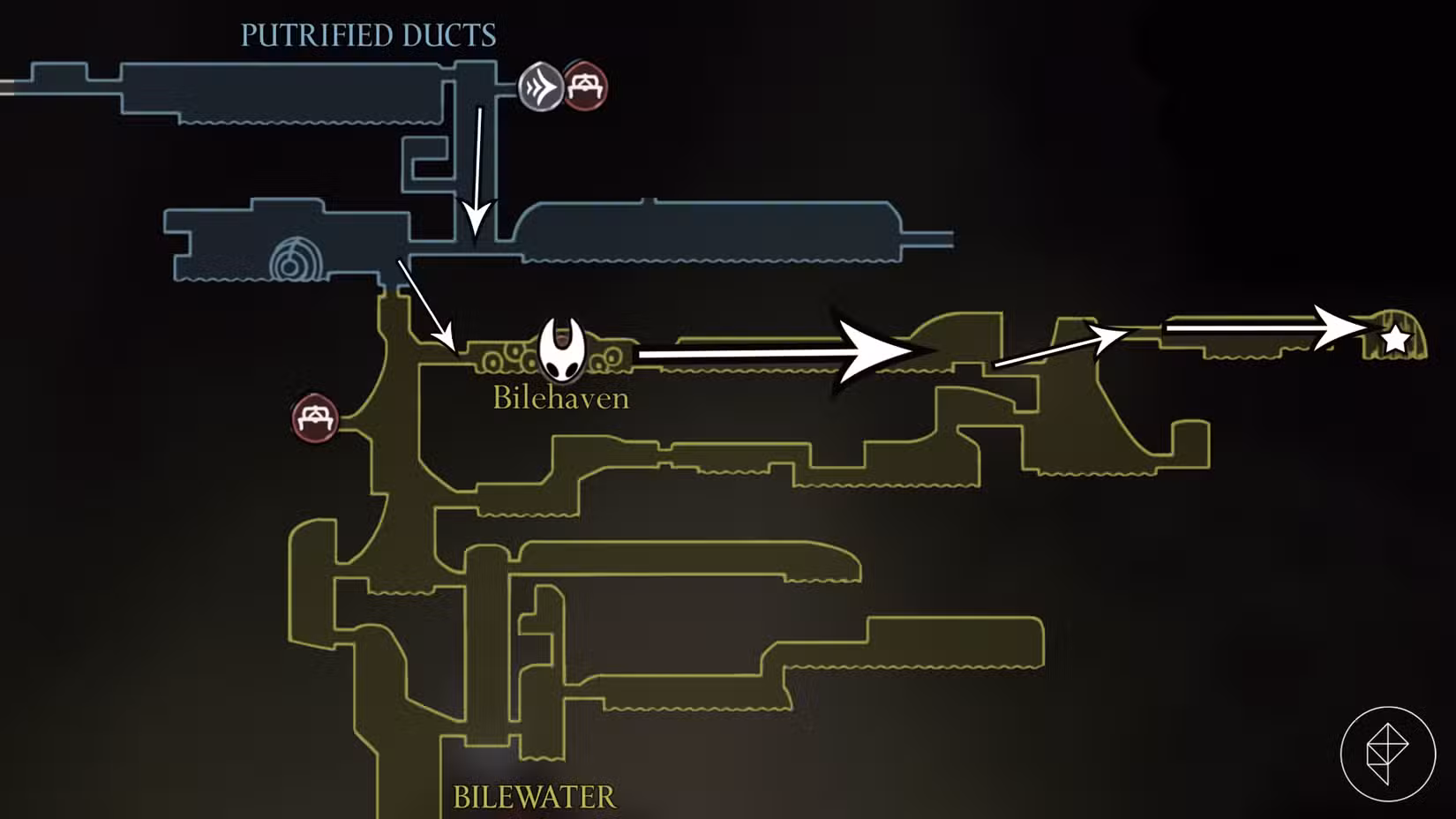Select the Bilehaven location name text
This screenshot has height=819, width=1456.
point(559,399)
